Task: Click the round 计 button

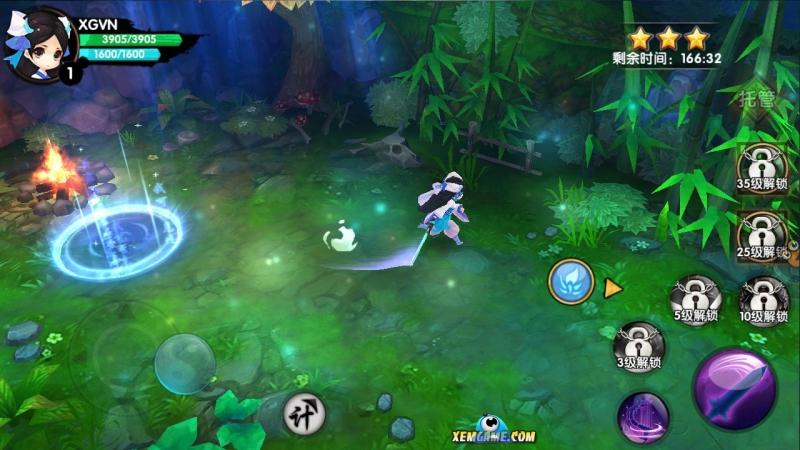Action: 301,412
